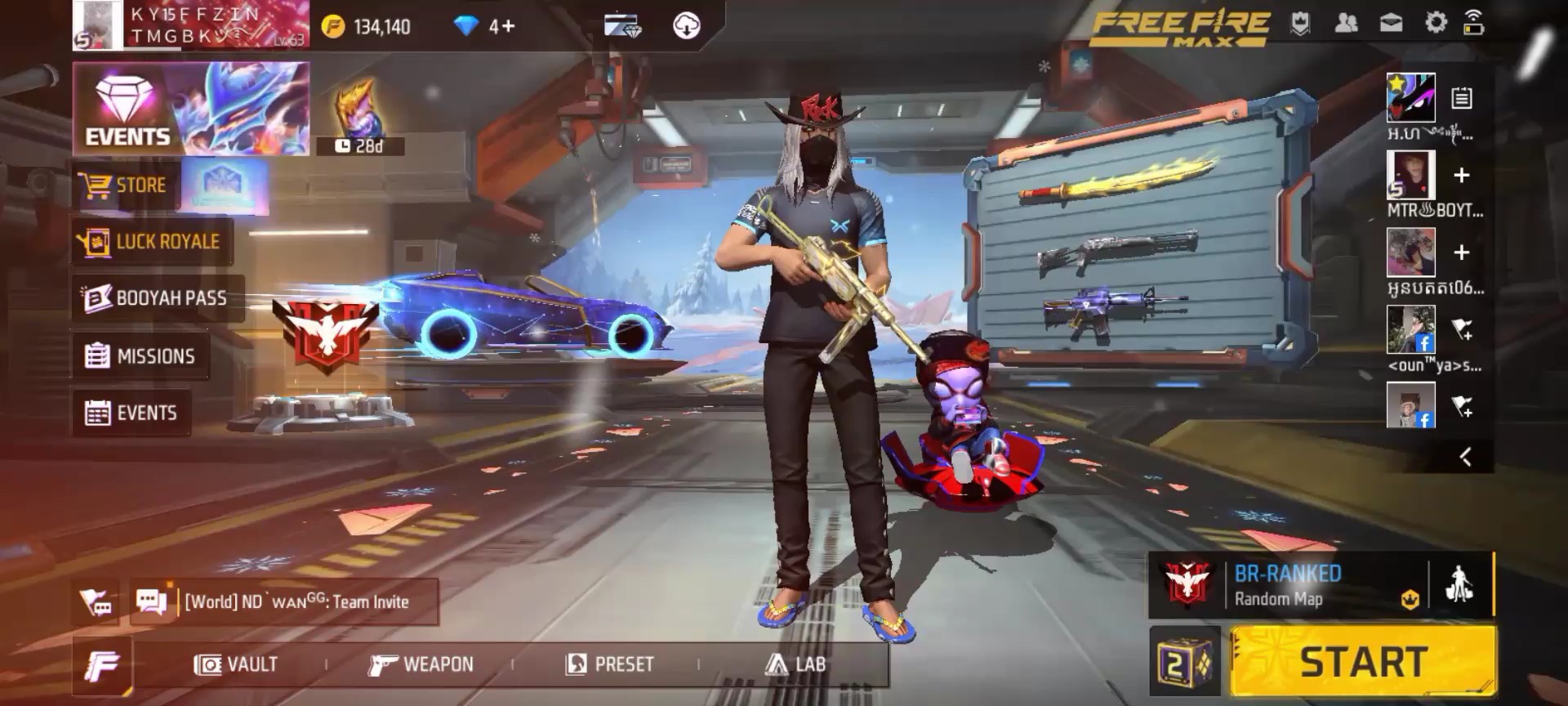This screenshot has height=706, width=1568.
Task: Change the BR-Ranked game mode
Action: click(1289, 586)
